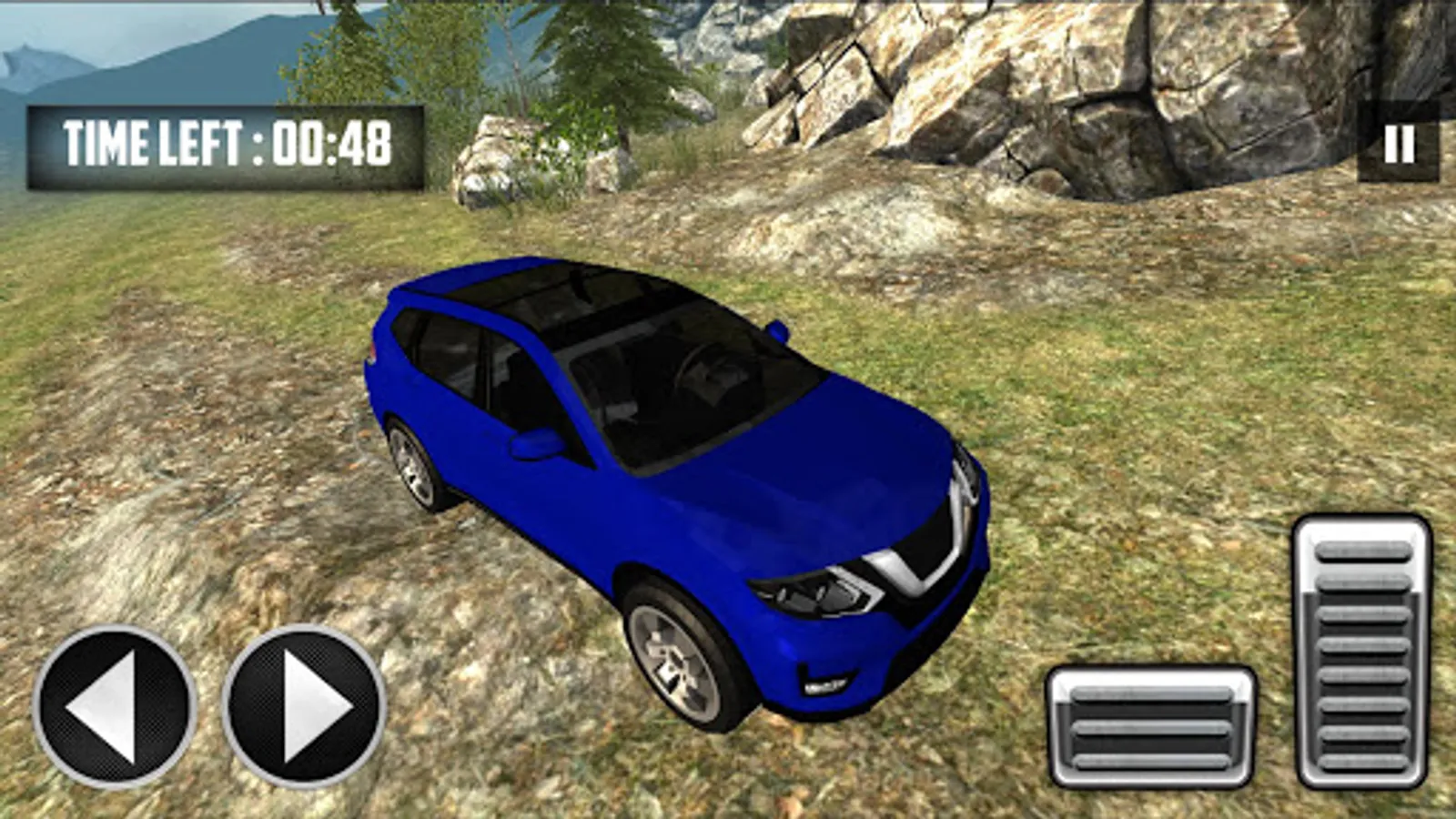Hit the tall accelerator pedal
This screenshot has width=1456, height=819.
pos(1362,652)
